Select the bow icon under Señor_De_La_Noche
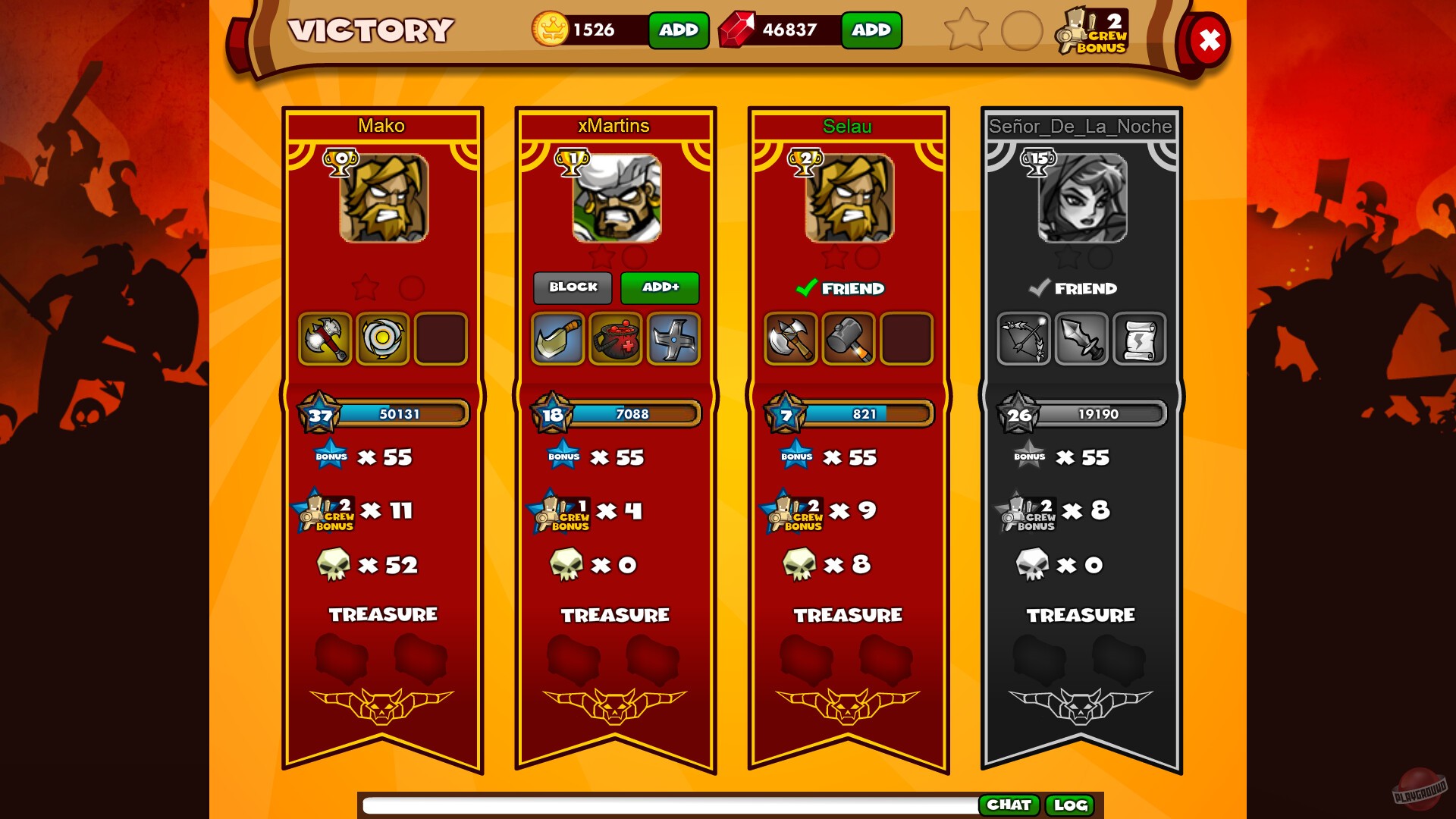This screenshot has width=1456, height=819. tap(1024, 339)
